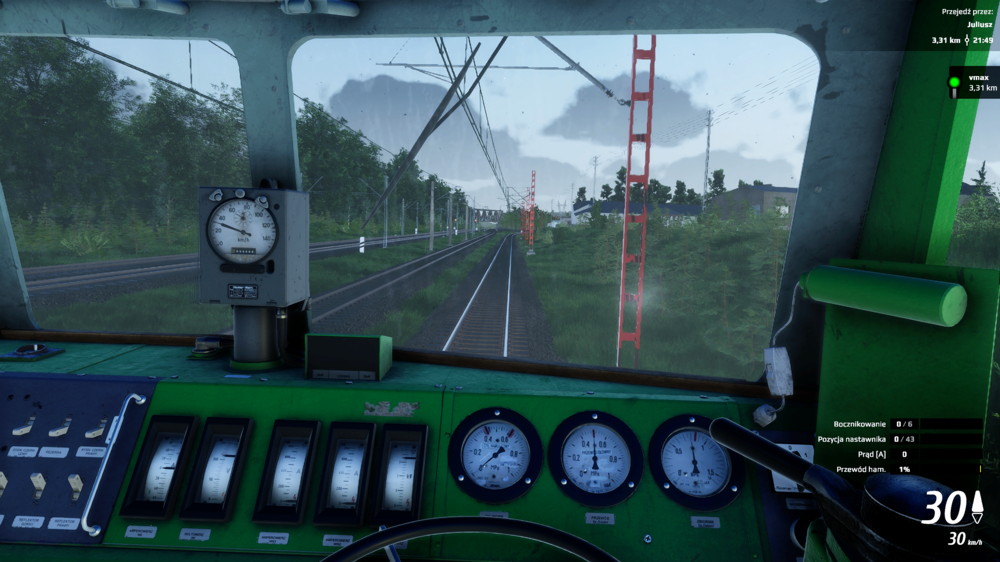
Task: Select the green vmax signal indicator
Action: click(954, 82)
